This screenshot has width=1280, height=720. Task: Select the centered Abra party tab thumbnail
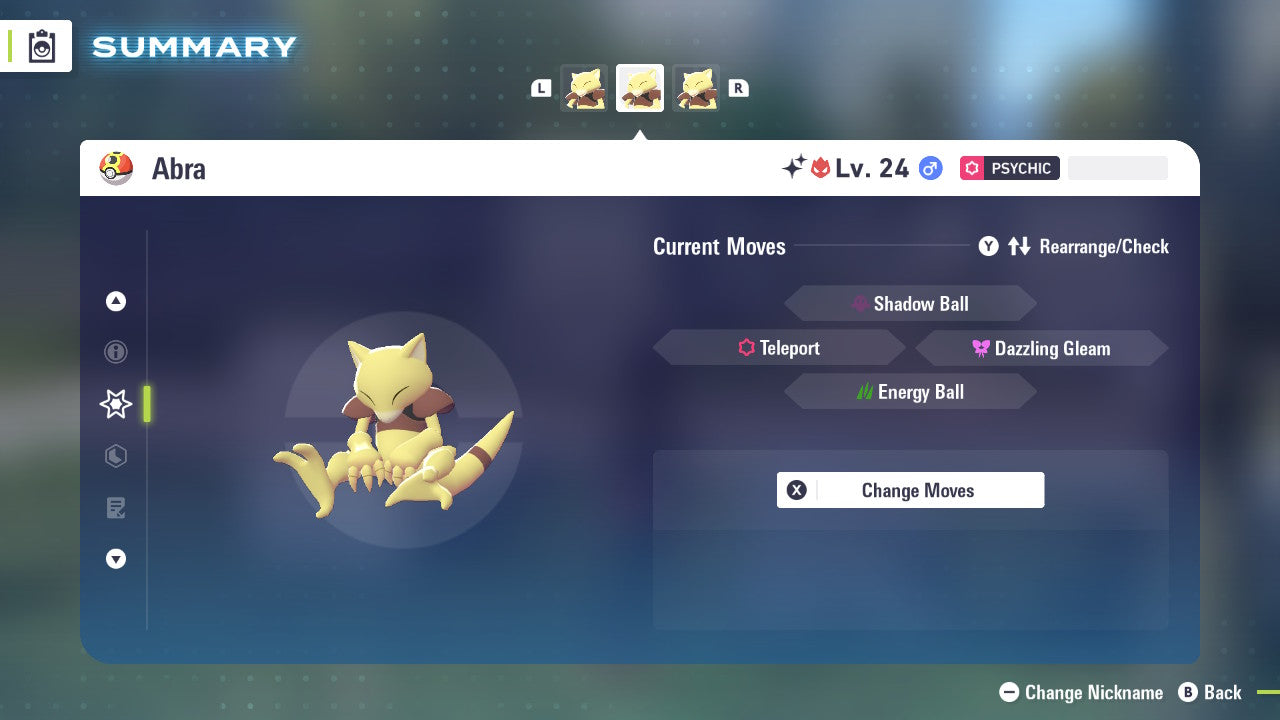(640, 87)
